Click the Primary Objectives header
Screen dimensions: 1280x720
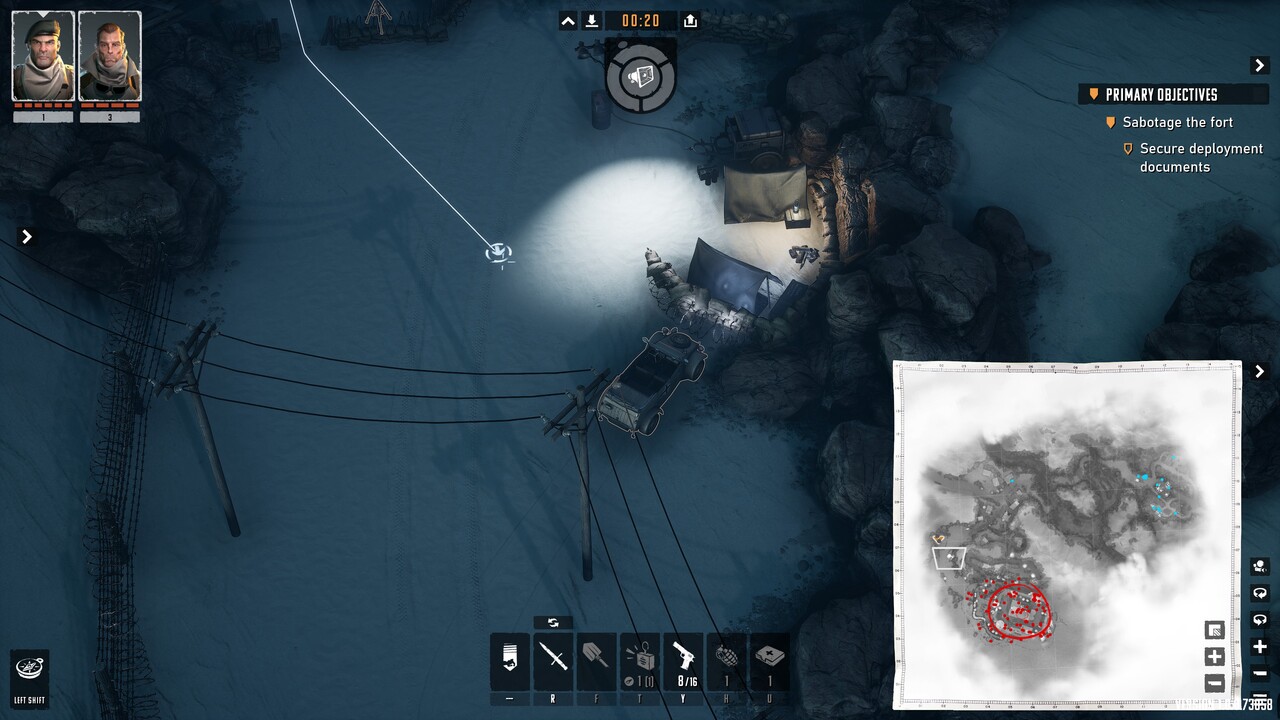coord(1160,95)
